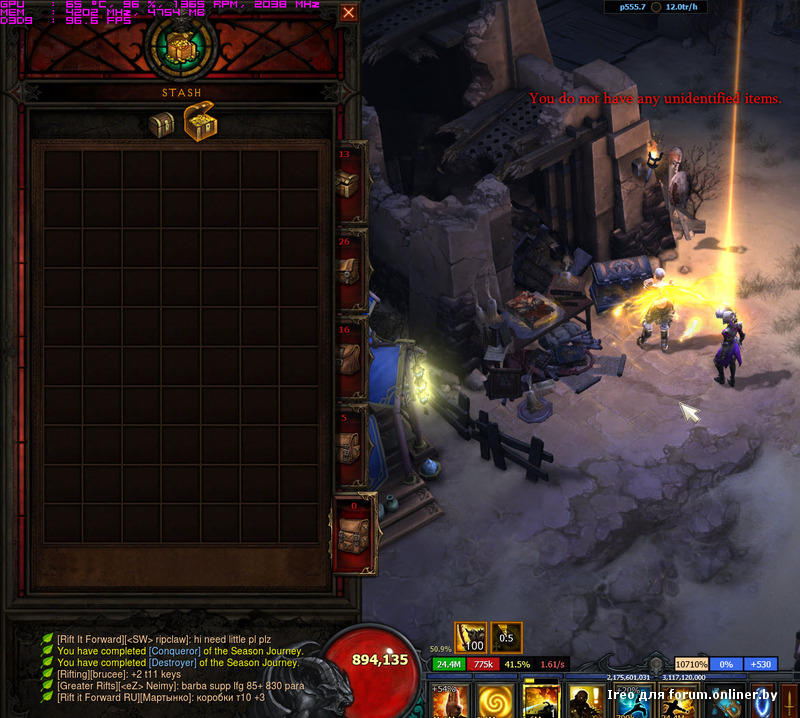Select the closed wooden chest tab
Image resolution: width=800 pixels, height=718 pixels.
coord(161,124)
